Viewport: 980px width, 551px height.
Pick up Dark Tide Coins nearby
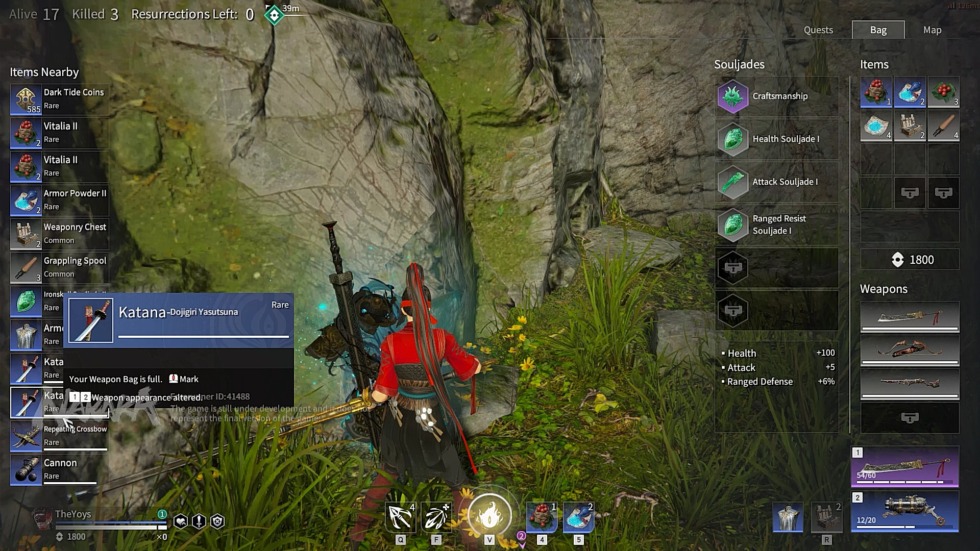pyautogui.click(x=60, y=99)
